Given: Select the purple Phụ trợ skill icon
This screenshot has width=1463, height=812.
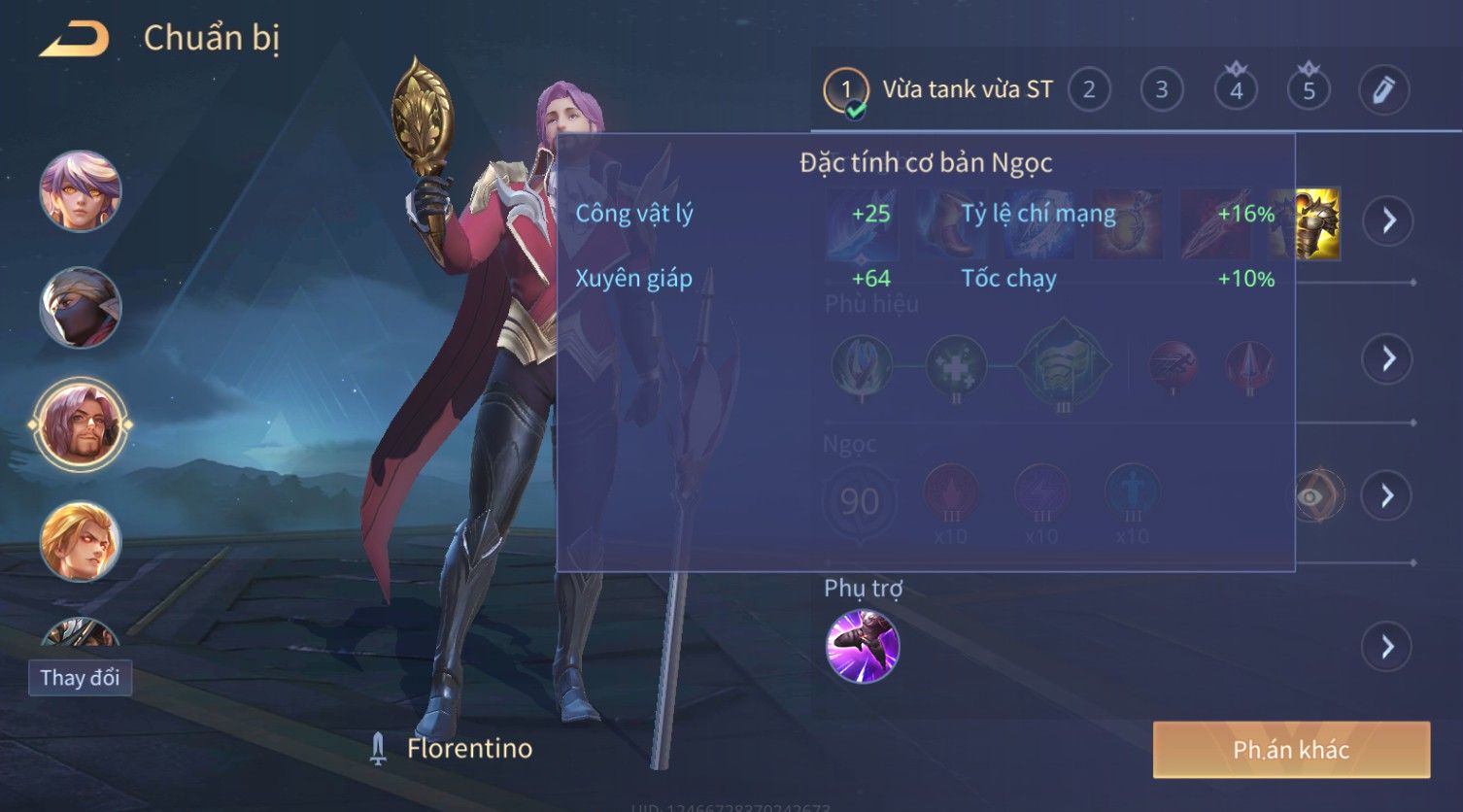Looking at the screenshot, I should (863, 647).
